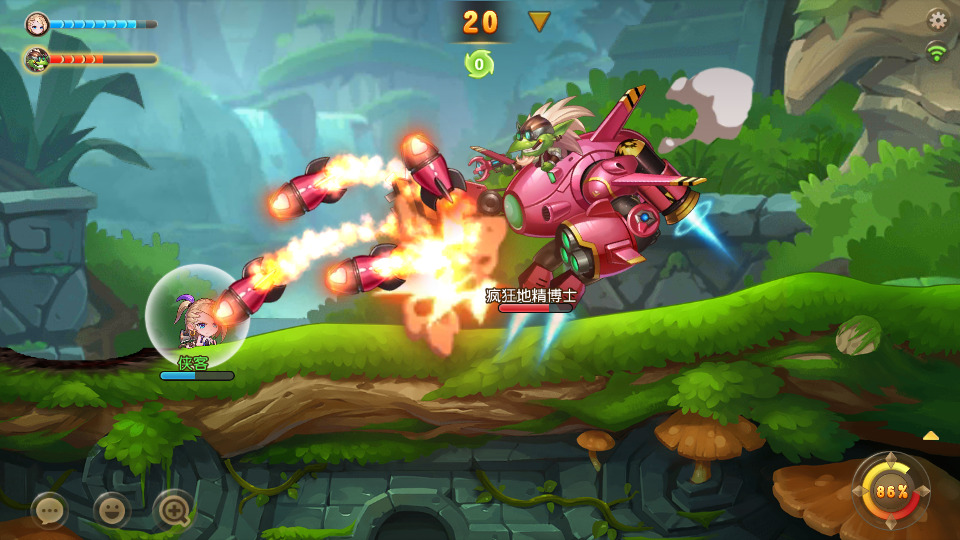Tap the small yellow arrow above the gauge
Viewport: 960px width, 540px height.
pyautogui.click(x=930, y=435)
